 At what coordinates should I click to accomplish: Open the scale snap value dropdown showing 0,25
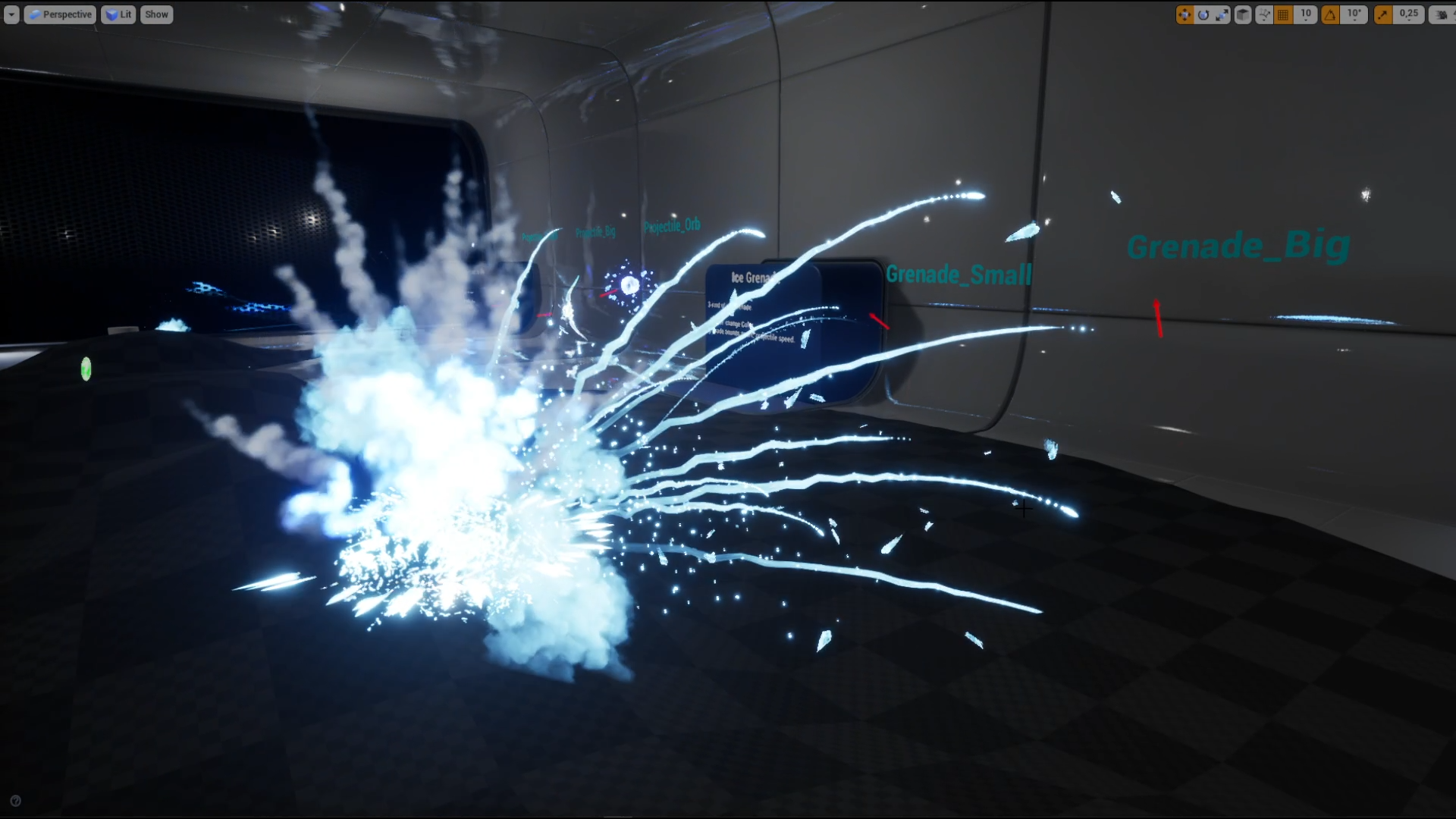pyautogui.click(x=1409, y=14)
